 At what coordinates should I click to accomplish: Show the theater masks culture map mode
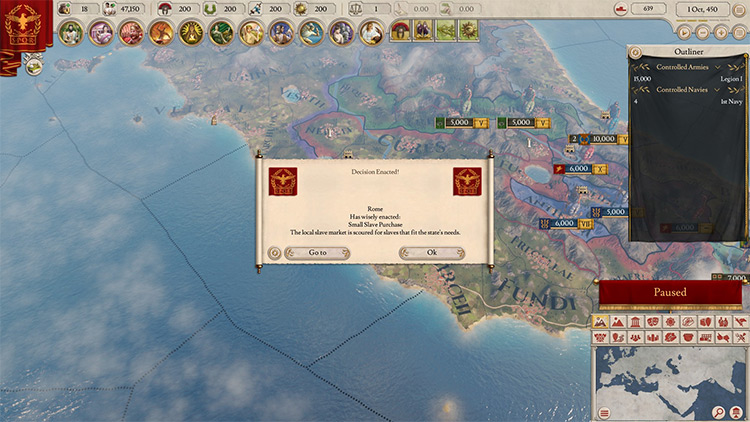(x=651, y=322)
